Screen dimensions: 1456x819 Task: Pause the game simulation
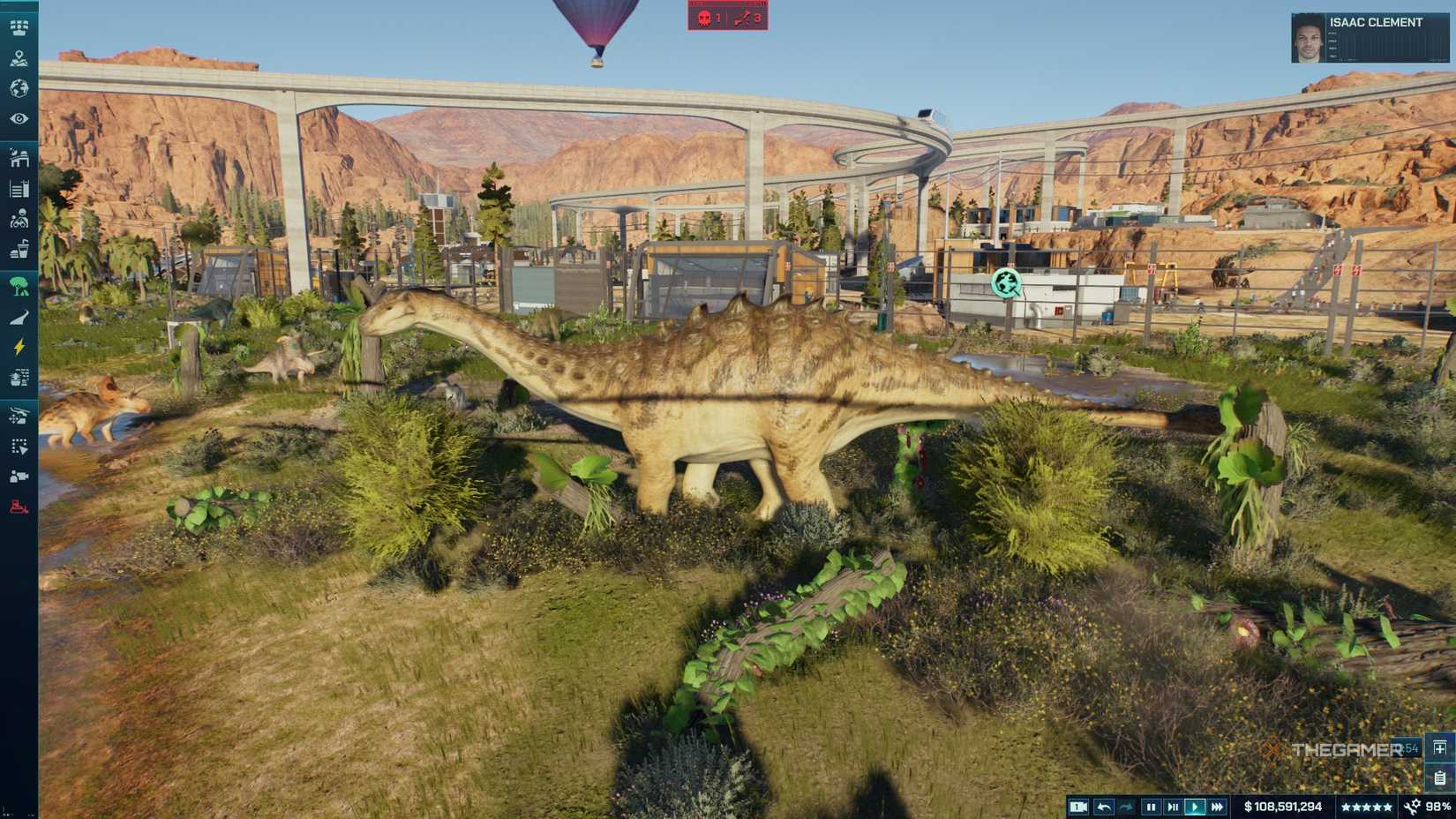coord(1152,806)
